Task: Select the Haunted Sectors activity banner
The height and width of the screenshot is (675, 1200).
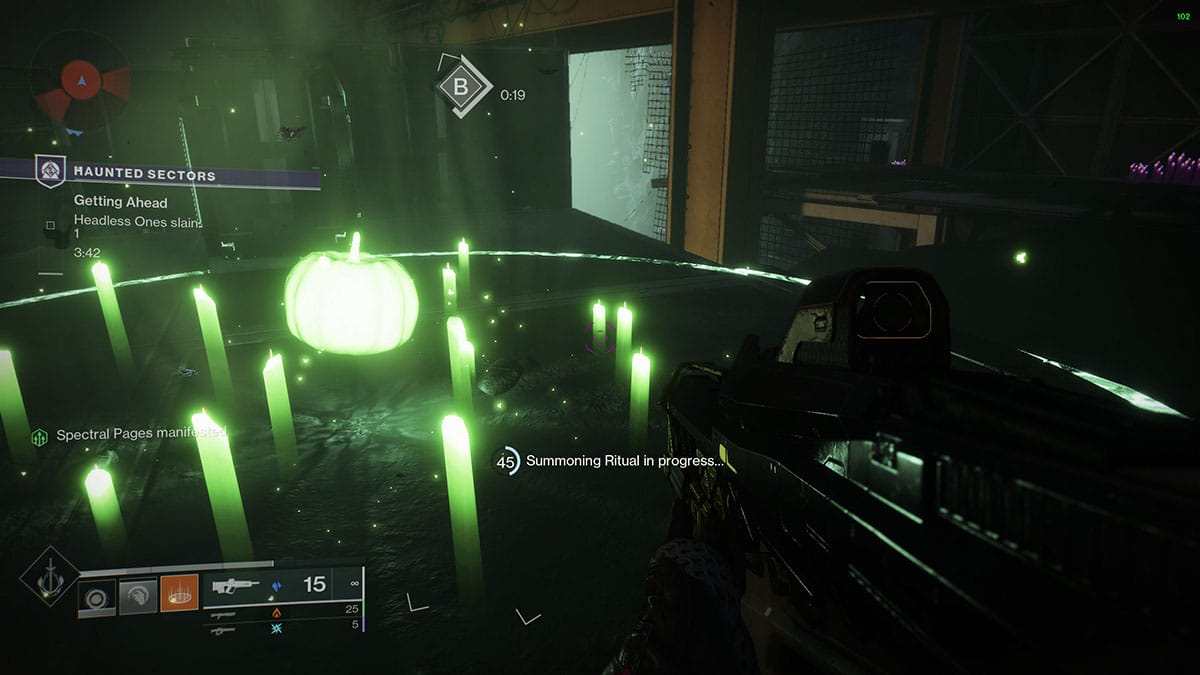Action: (x=178, y=175)
